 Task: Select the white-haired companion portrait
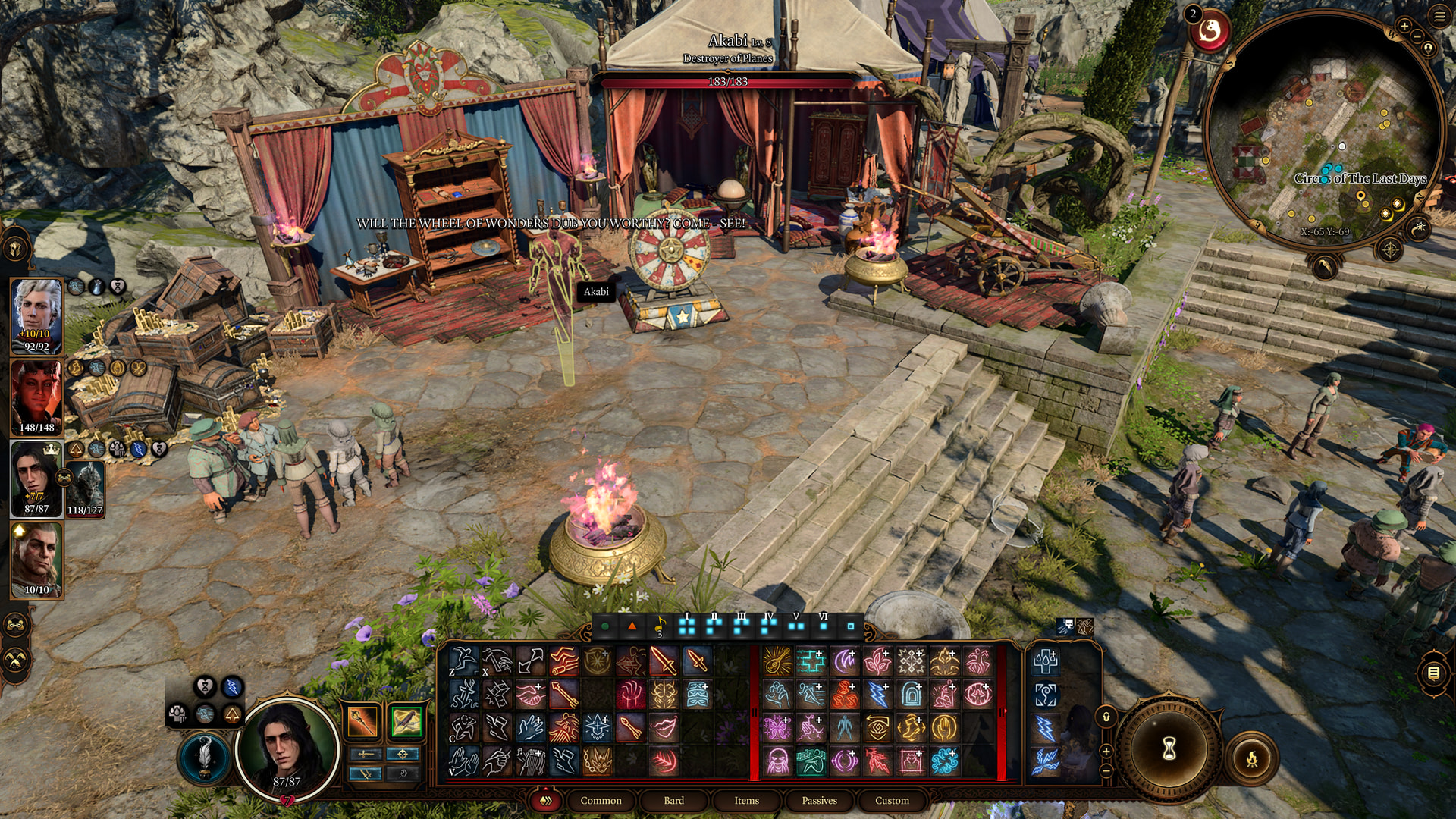coord(36,315)
